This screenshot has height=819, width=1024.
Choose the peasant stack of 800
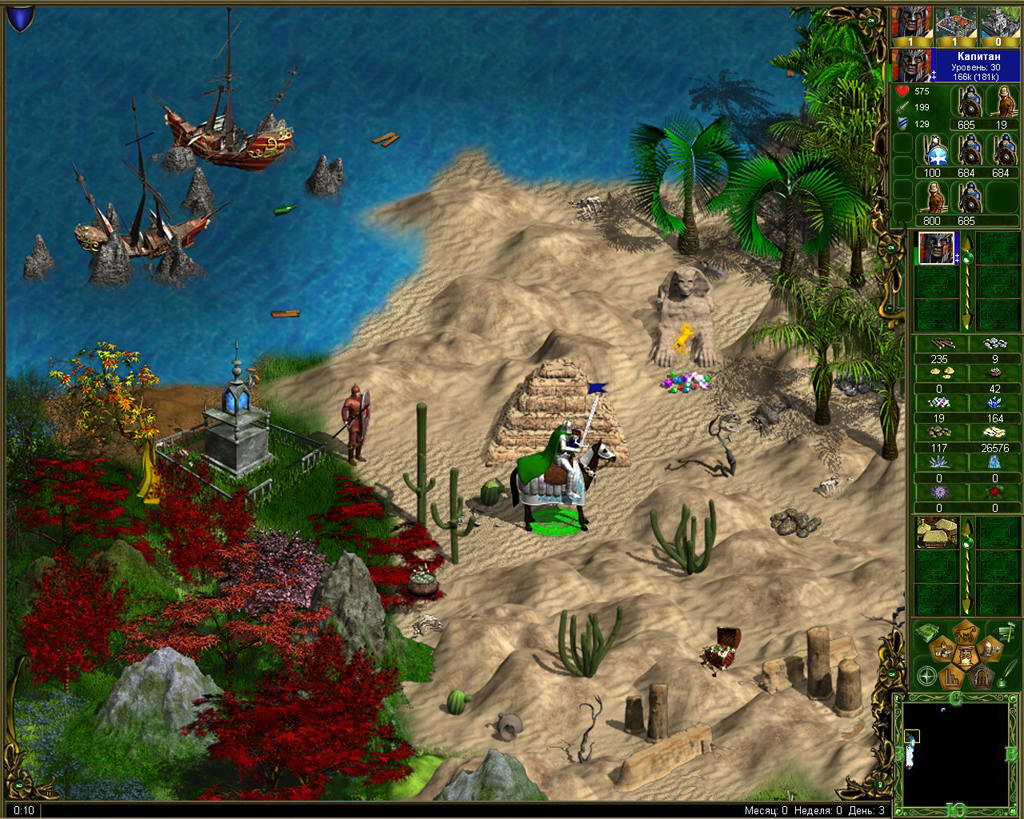pos(937,198)
